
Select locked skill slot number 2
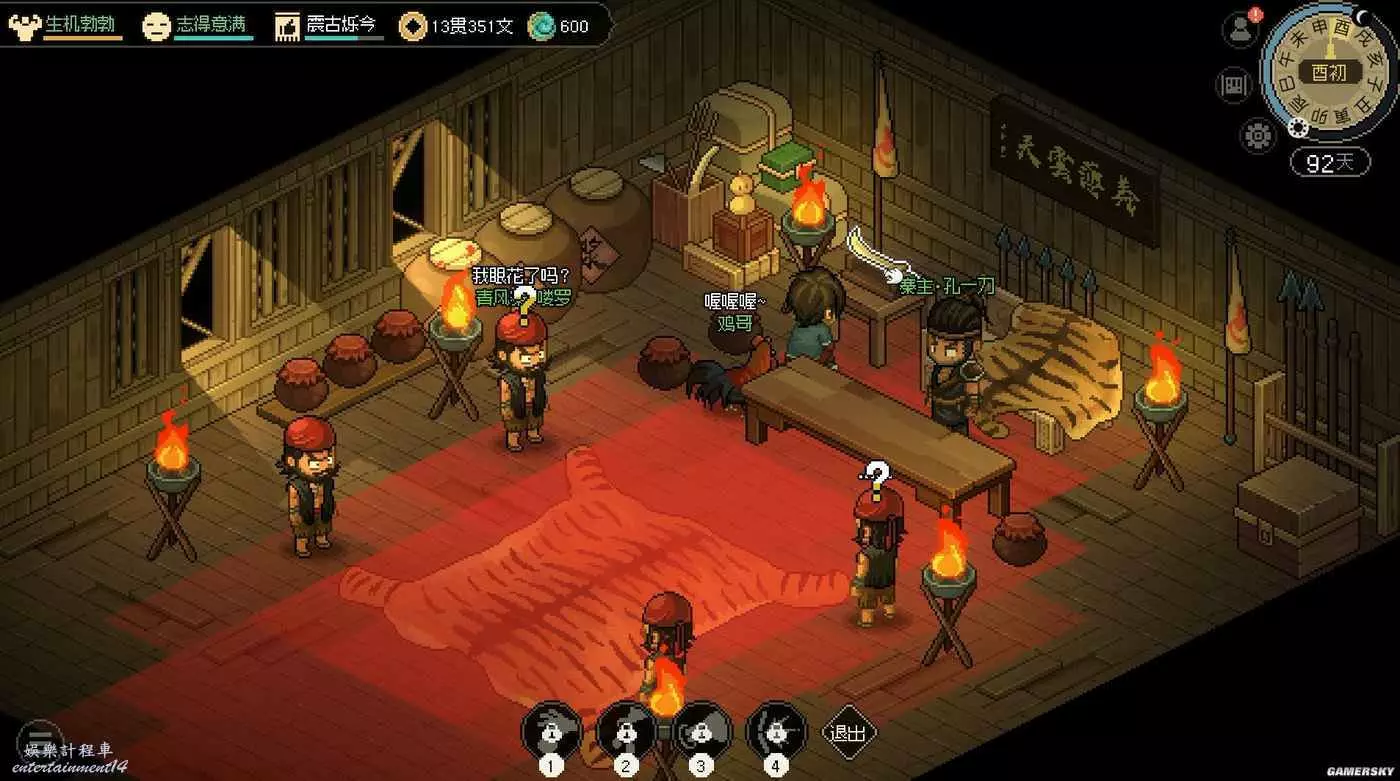626,732
